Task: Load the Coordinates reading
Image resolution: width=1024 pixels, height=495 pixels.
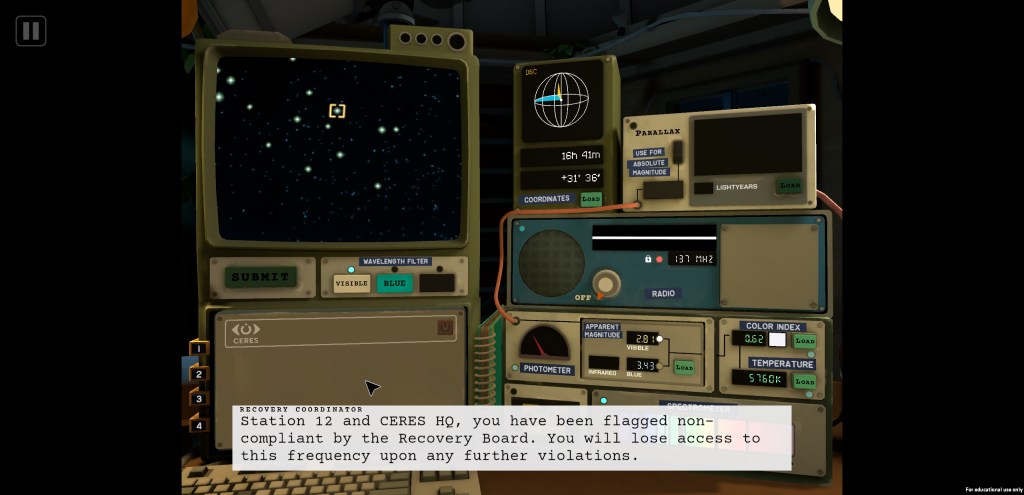Action: pyautogui.click(x=591, y=199)
